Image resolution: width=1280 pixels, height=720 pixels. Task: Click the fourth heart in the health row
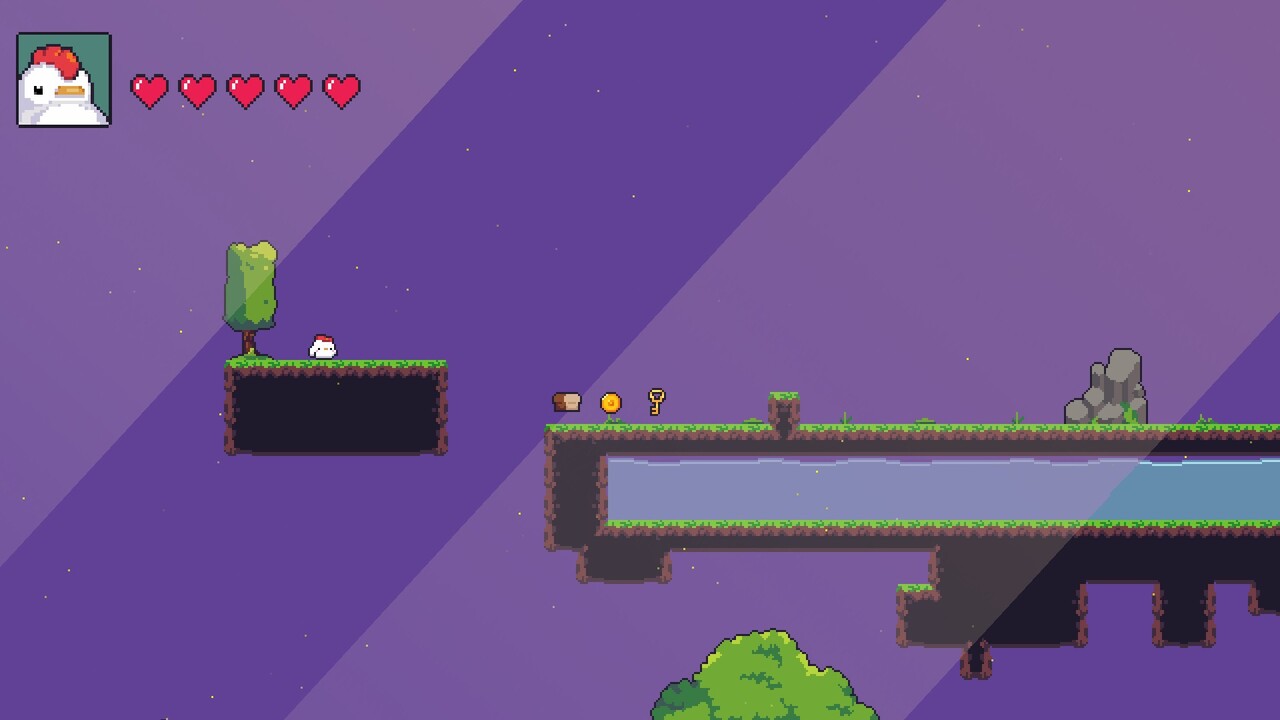tap(295, 89)
